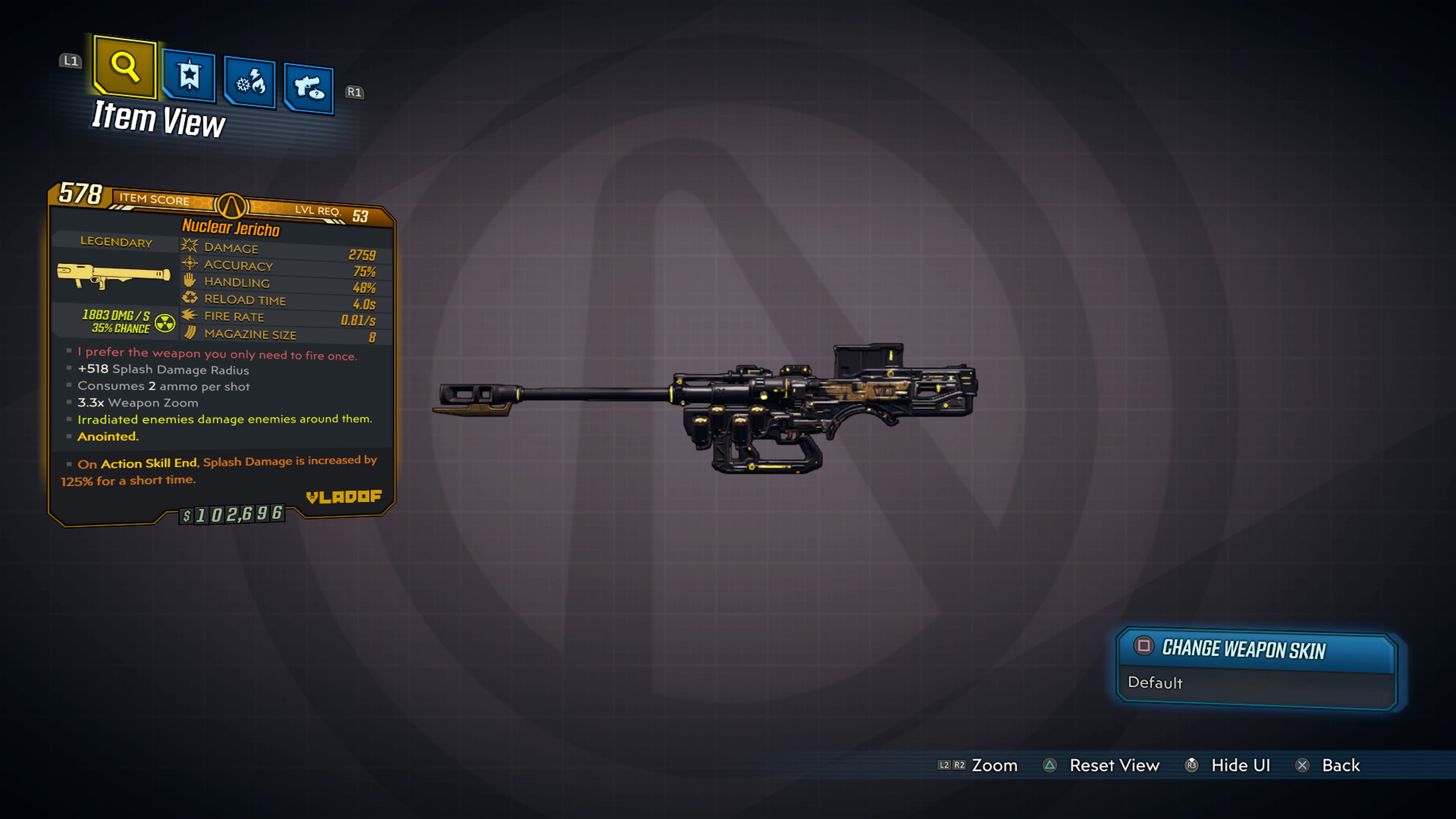Enable Reset View for the weapon
This screenshot has height=819, width=1456.
point(1115,765)
